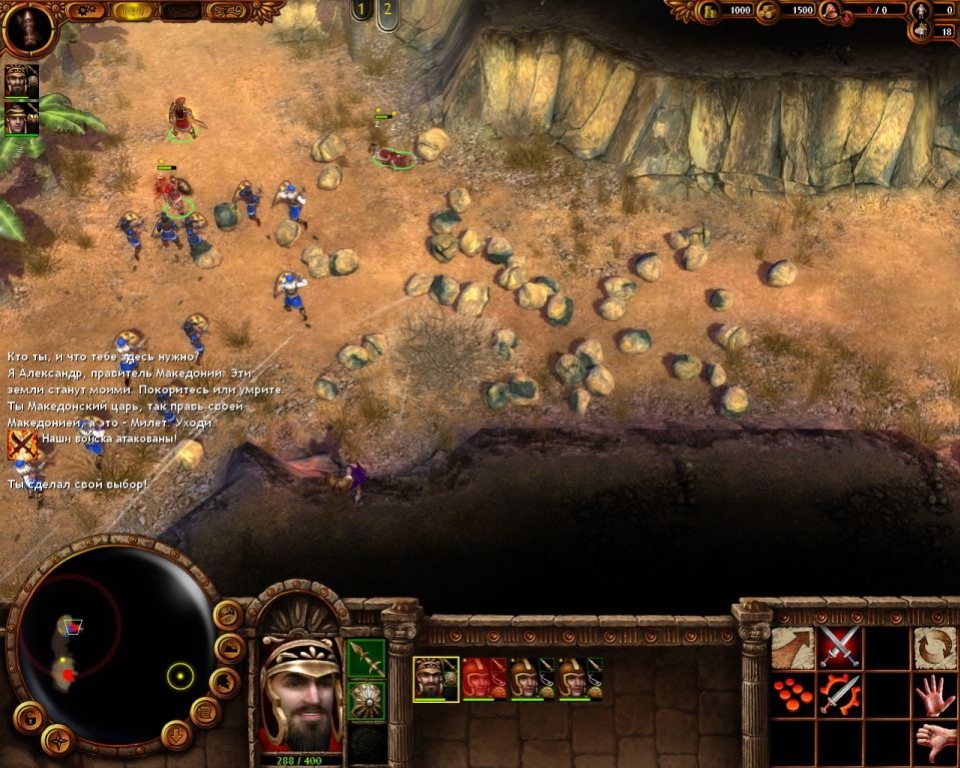Select the red-helmeted unit card
Image resolution: width=960 pixels, height=768 pixels.
(x=485, y=678)
